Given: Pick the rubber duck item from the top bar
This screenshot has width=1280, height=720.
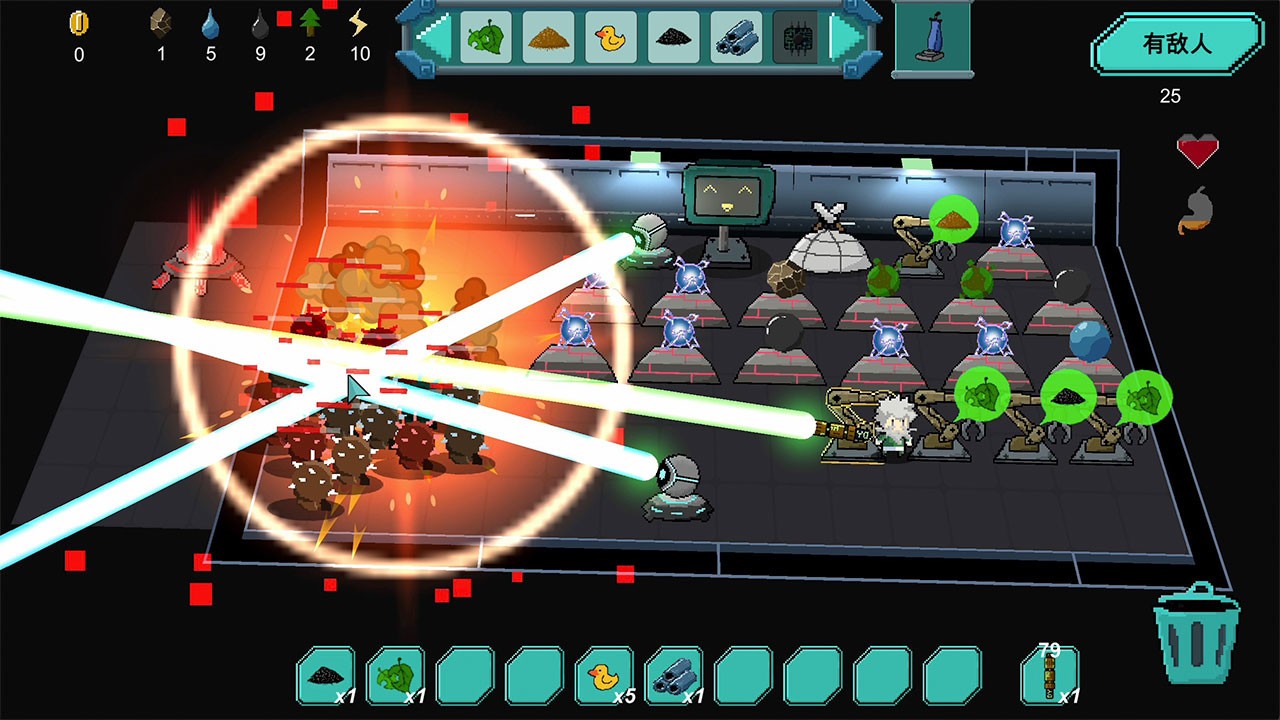Looking at the screenshot, I should [x=611, y=38].
